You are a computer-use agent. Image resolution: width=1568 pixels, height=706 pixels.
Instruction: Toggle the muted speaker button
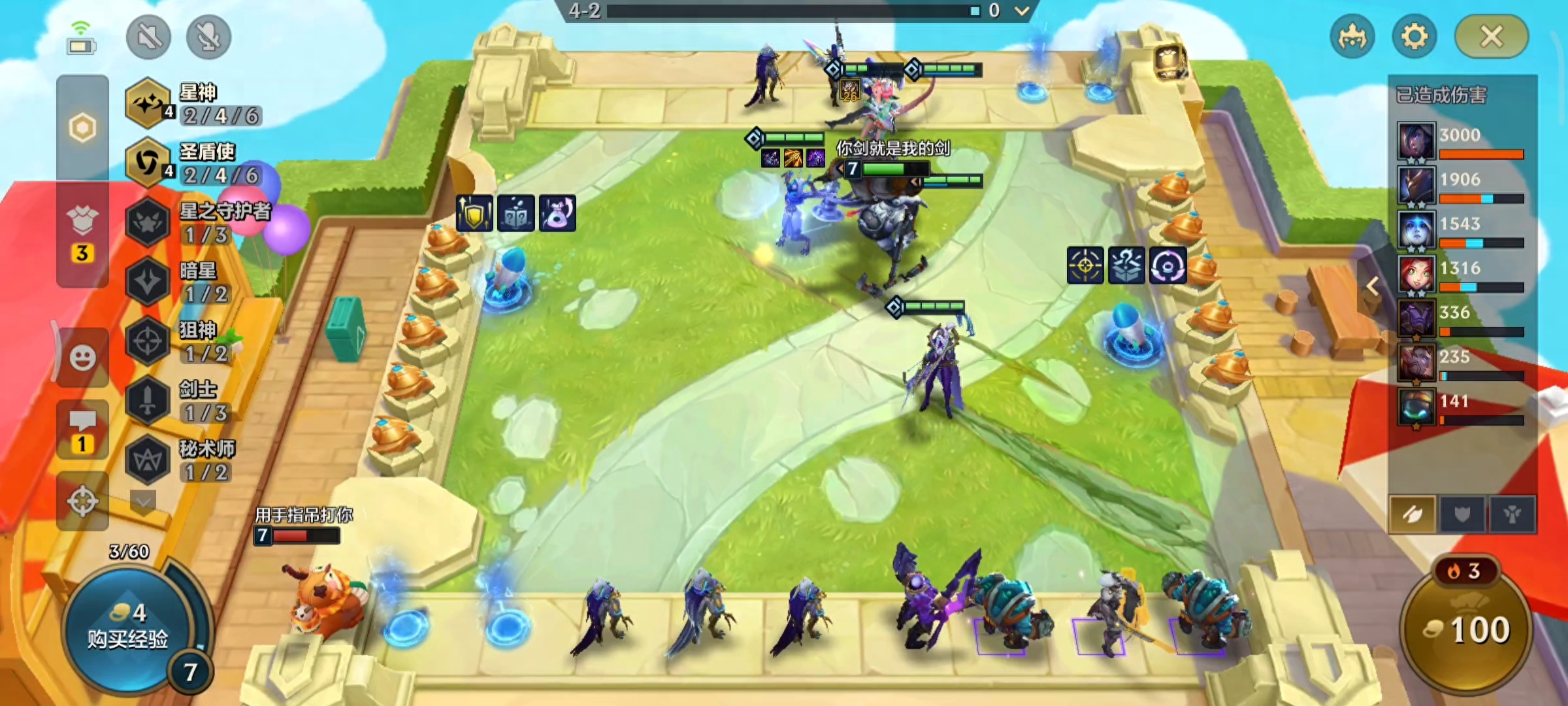point(149,37)
